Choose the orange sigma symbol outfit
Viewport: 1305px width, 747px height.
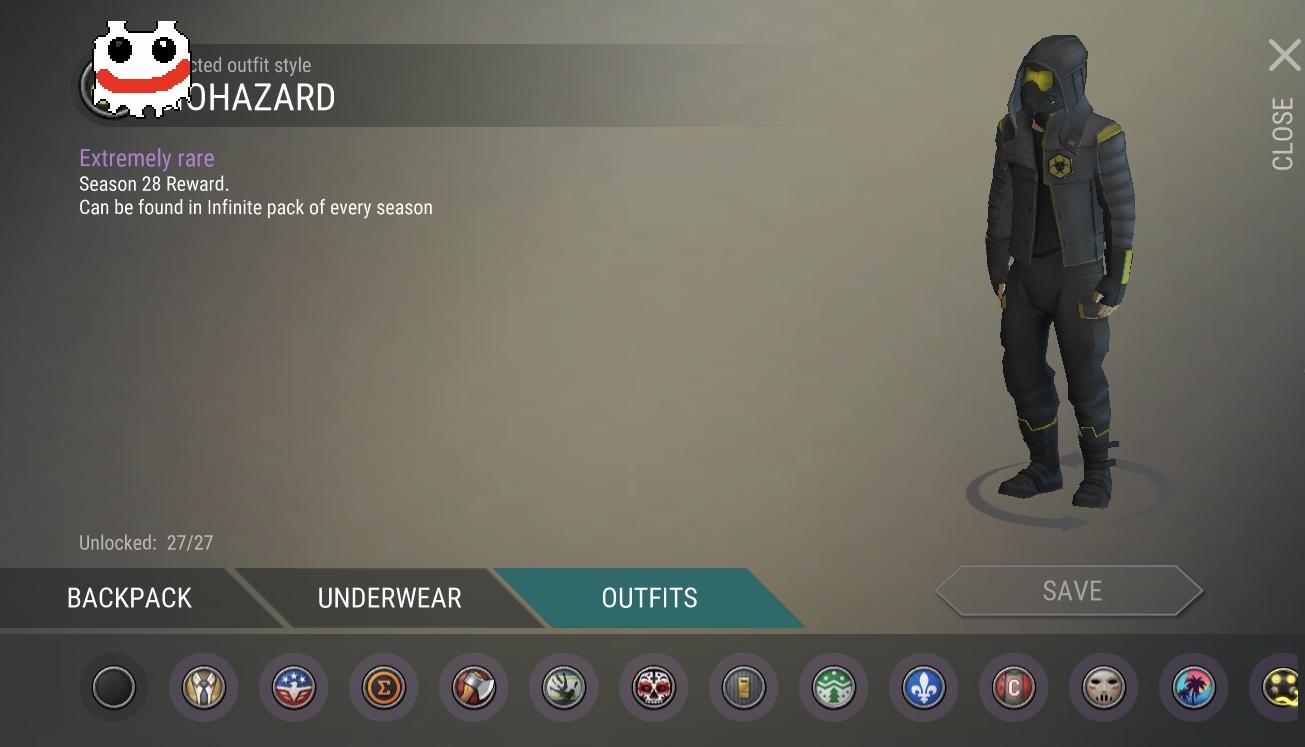(x=384, y=688)
